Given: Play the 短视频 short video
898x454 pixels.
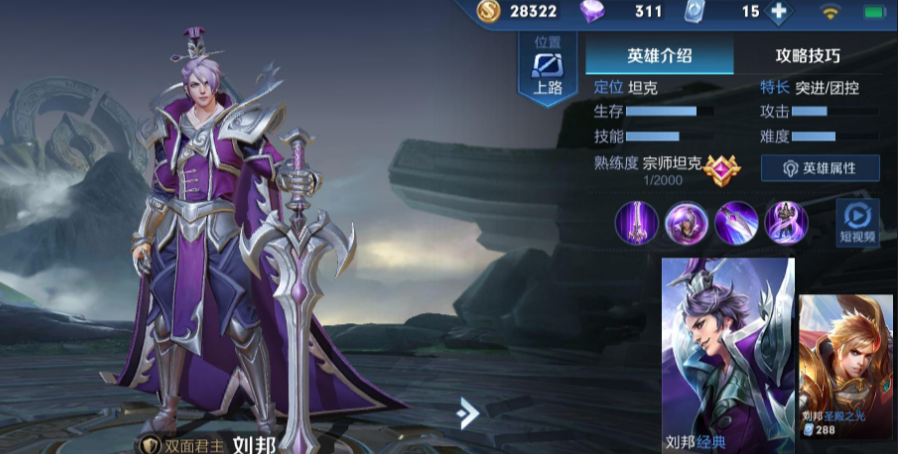Looking at the screenshot, I should coord(858,222).
